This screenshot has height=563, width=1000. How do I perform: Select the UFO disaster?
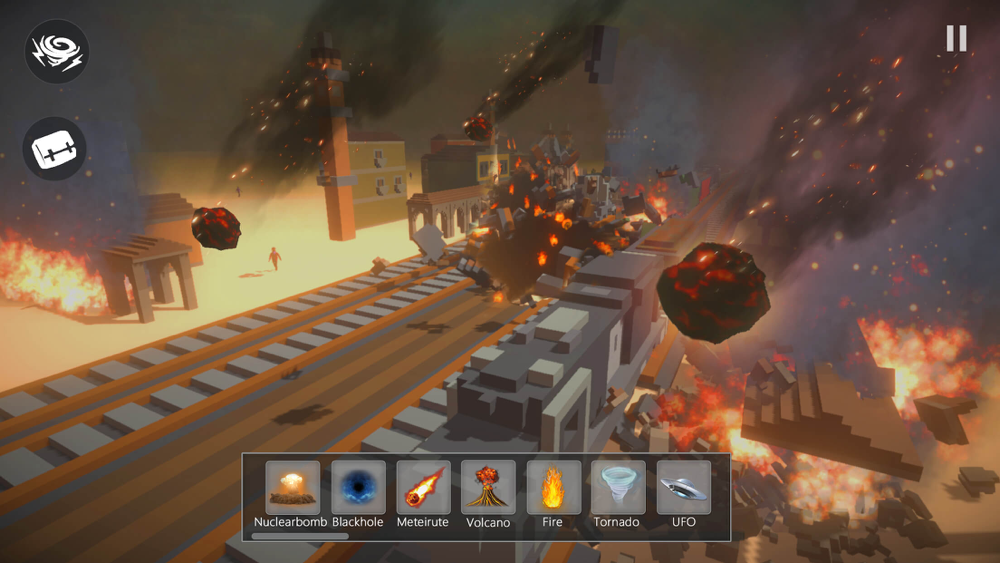683,487
